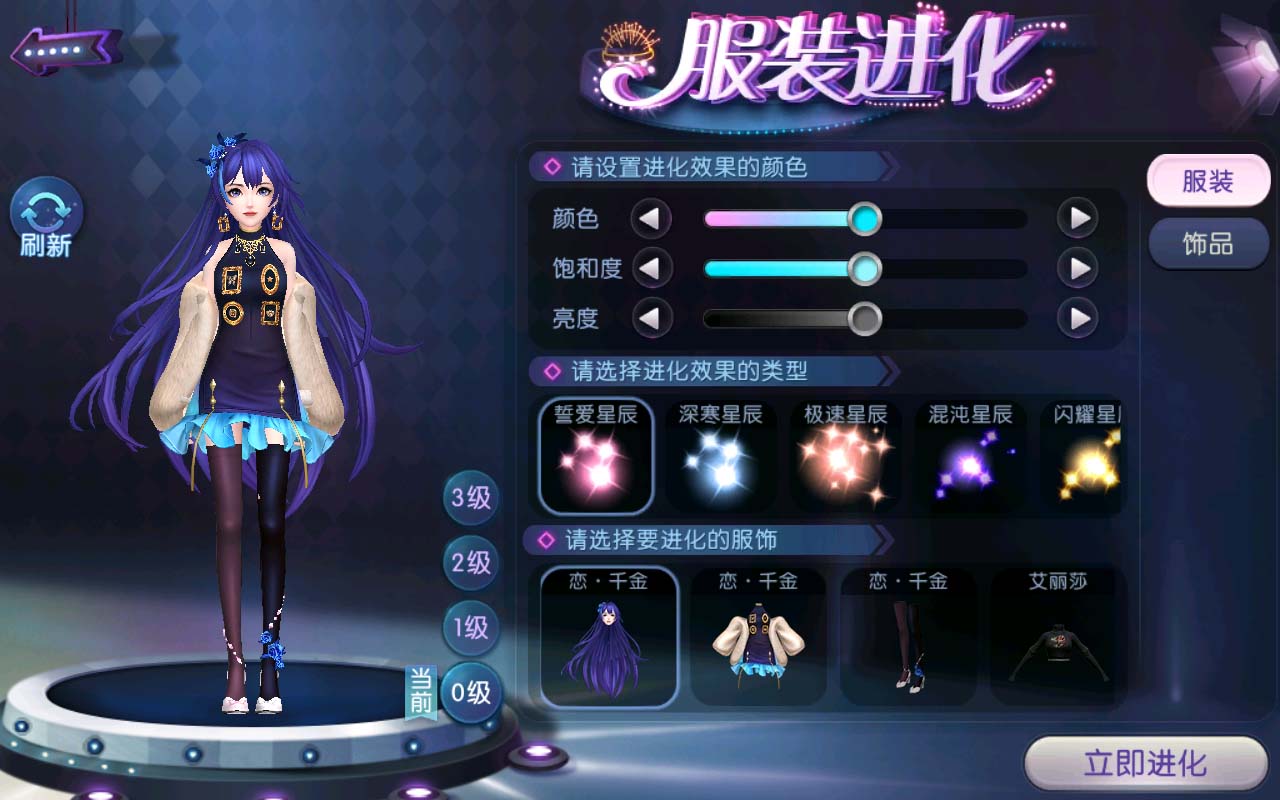Increase the 颜色 hue with right arrow
The width and height of the screenshot is (1280, 800).
pyautogui.click(x=1078, y=218)
